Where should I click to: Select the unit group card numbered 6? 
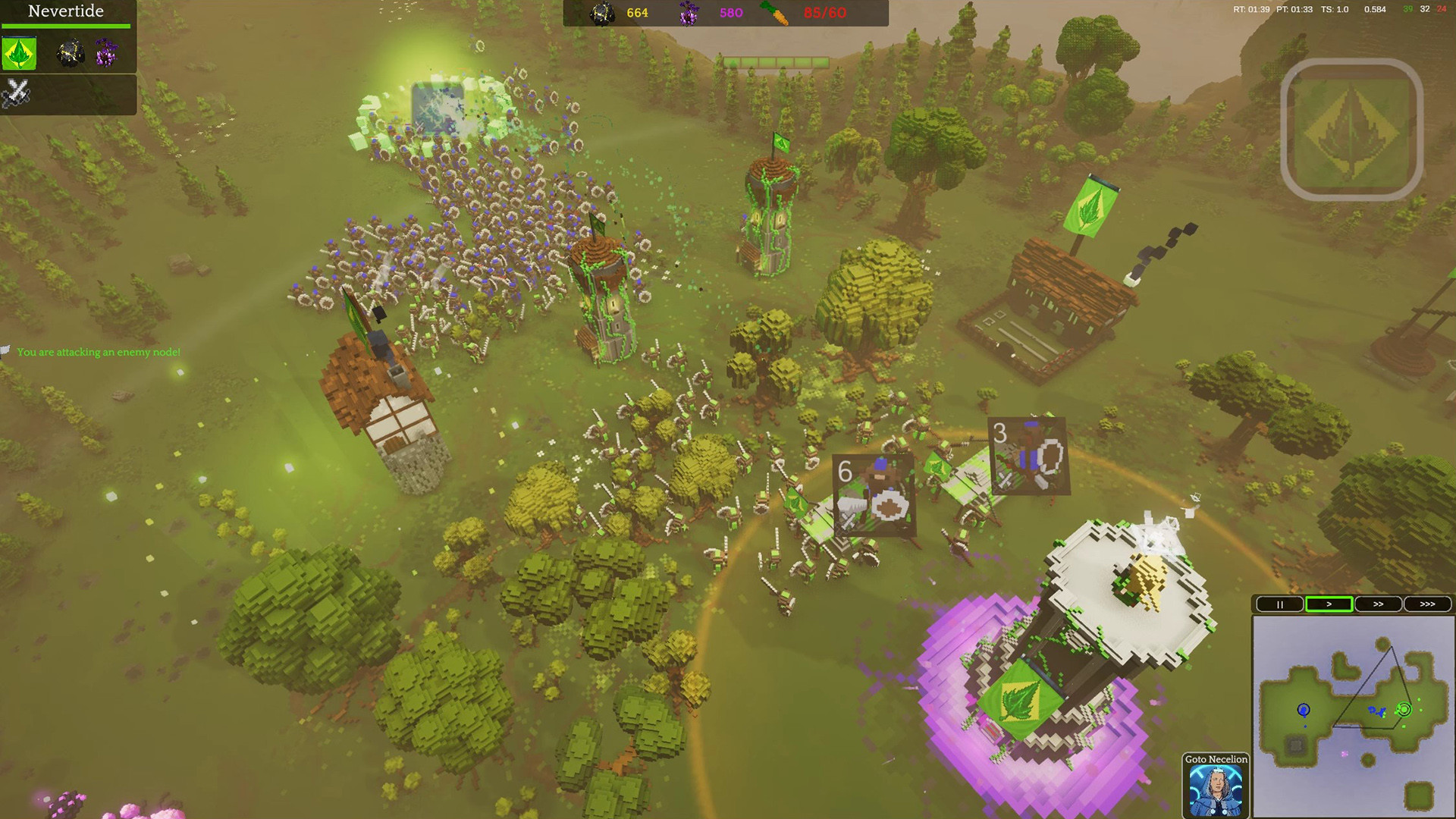(873, 496)
